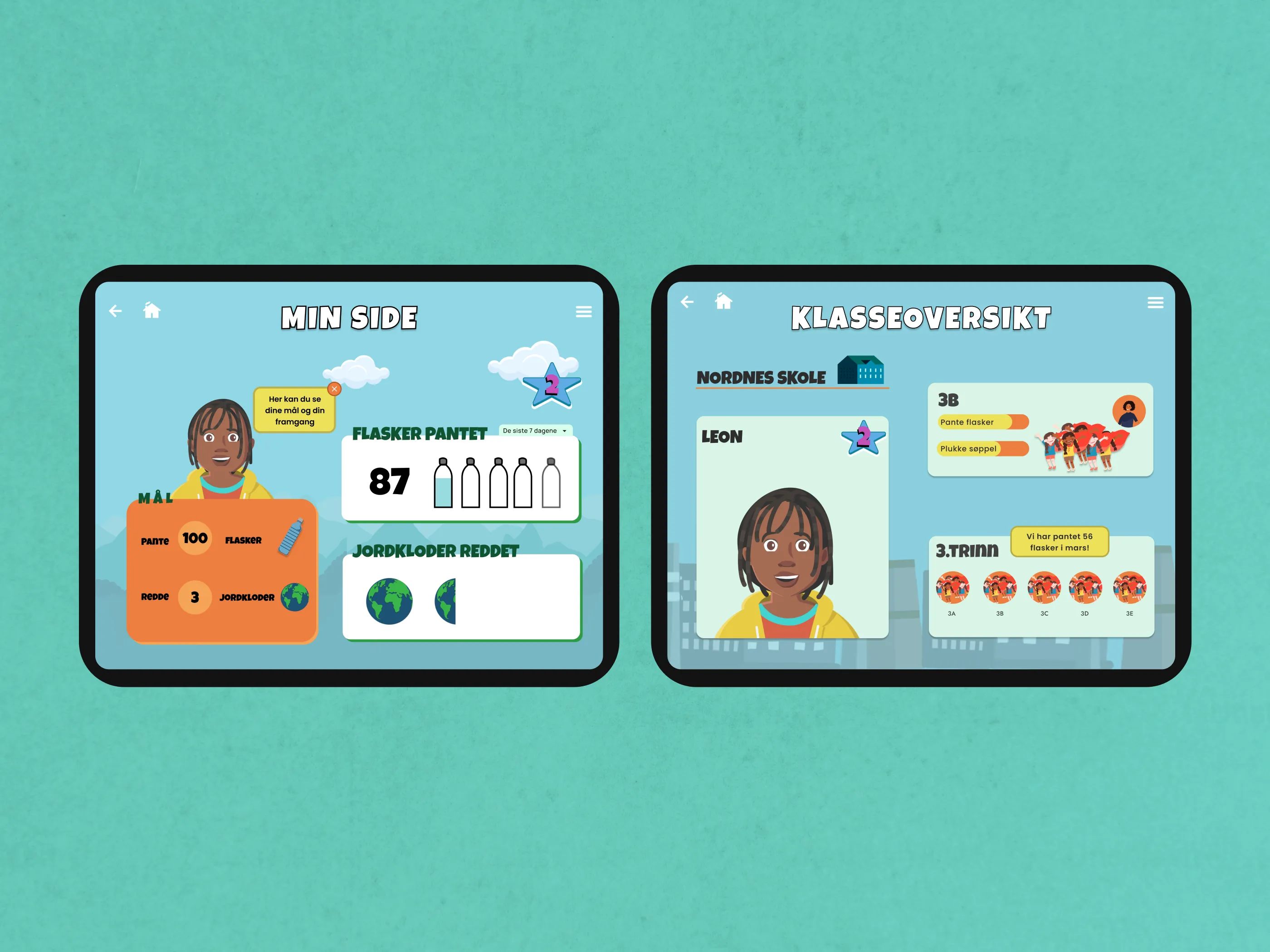The image size is (1270, 952).
Task: Dismiss the tooltip 'Her kan du se dine mål'
Action: tap(335, 389)
